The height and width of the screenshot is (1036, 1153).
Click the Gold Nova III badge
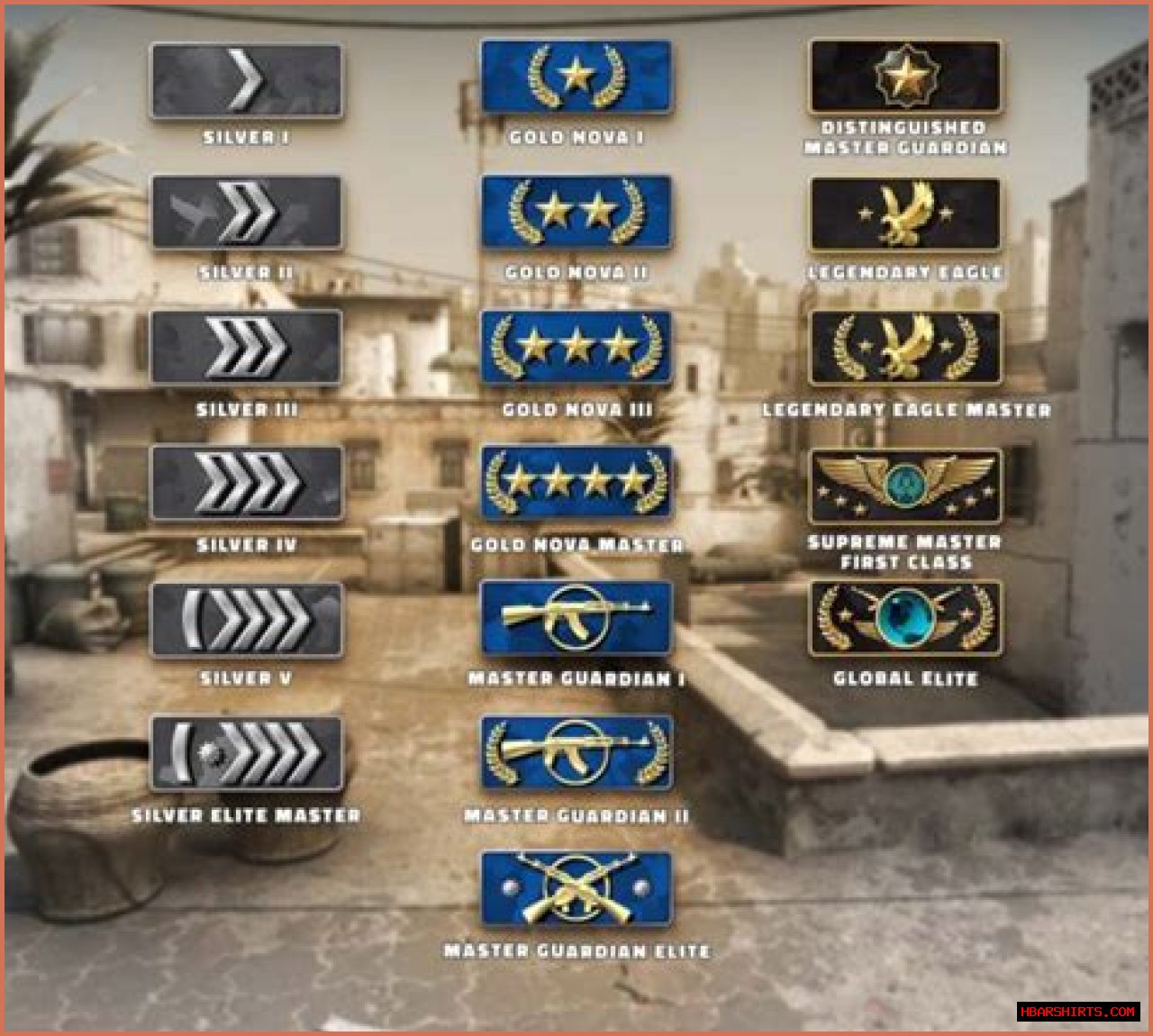point(576,348)
